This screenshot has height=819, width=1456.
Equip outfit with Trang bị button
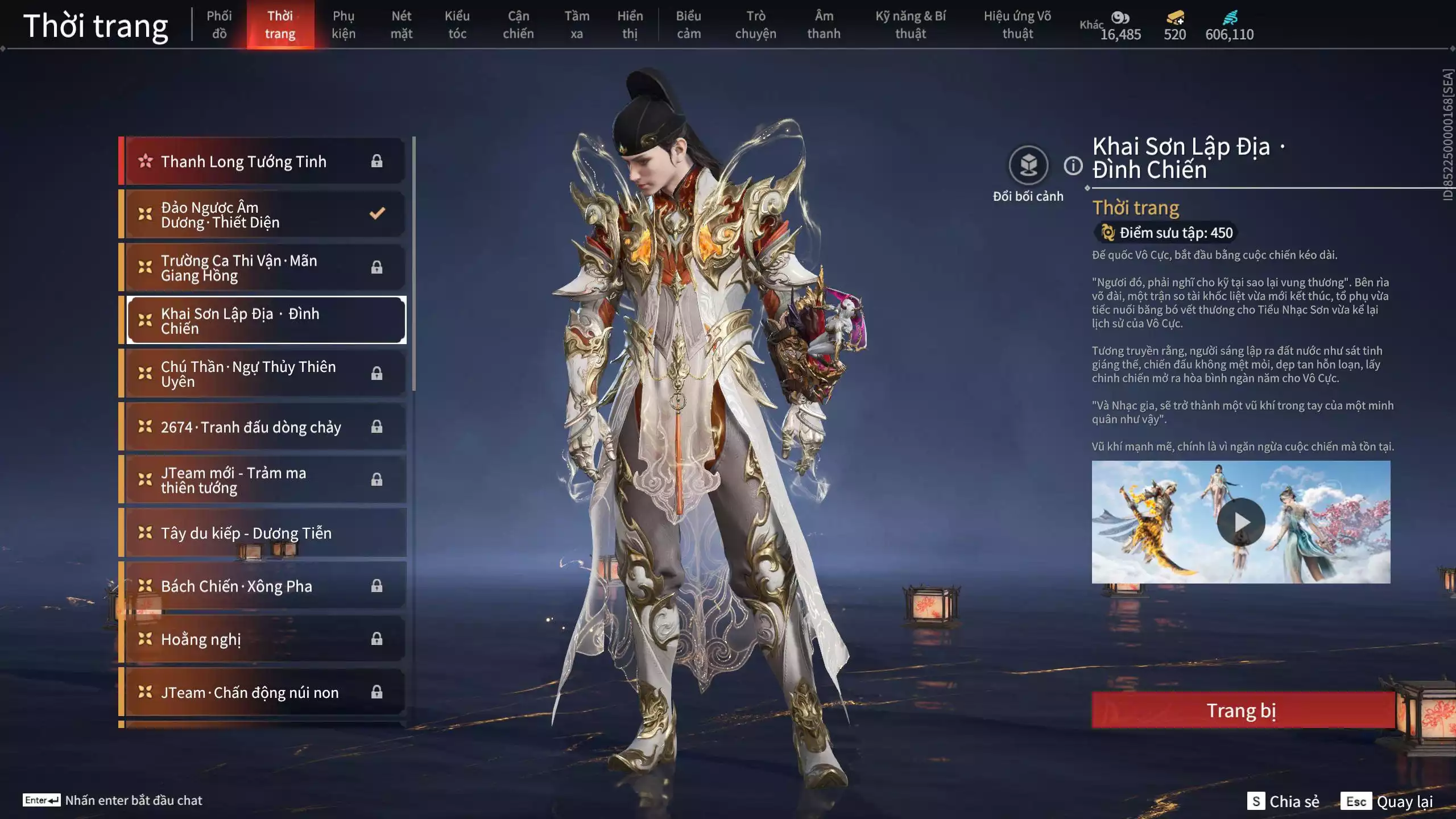1242,710
